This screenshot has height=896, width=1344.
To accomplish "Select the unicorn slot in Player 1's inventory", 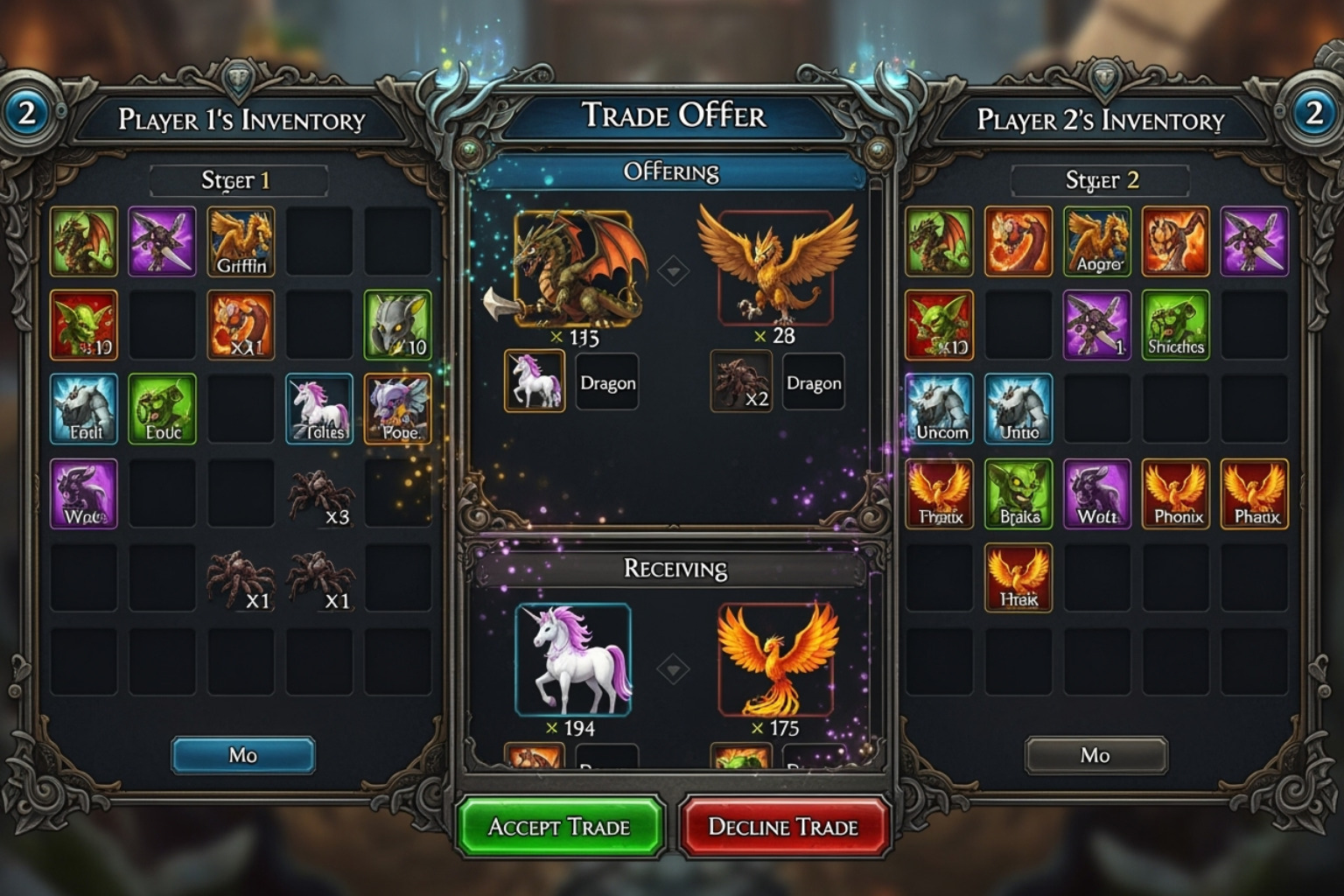I will (x=319, y=409).
